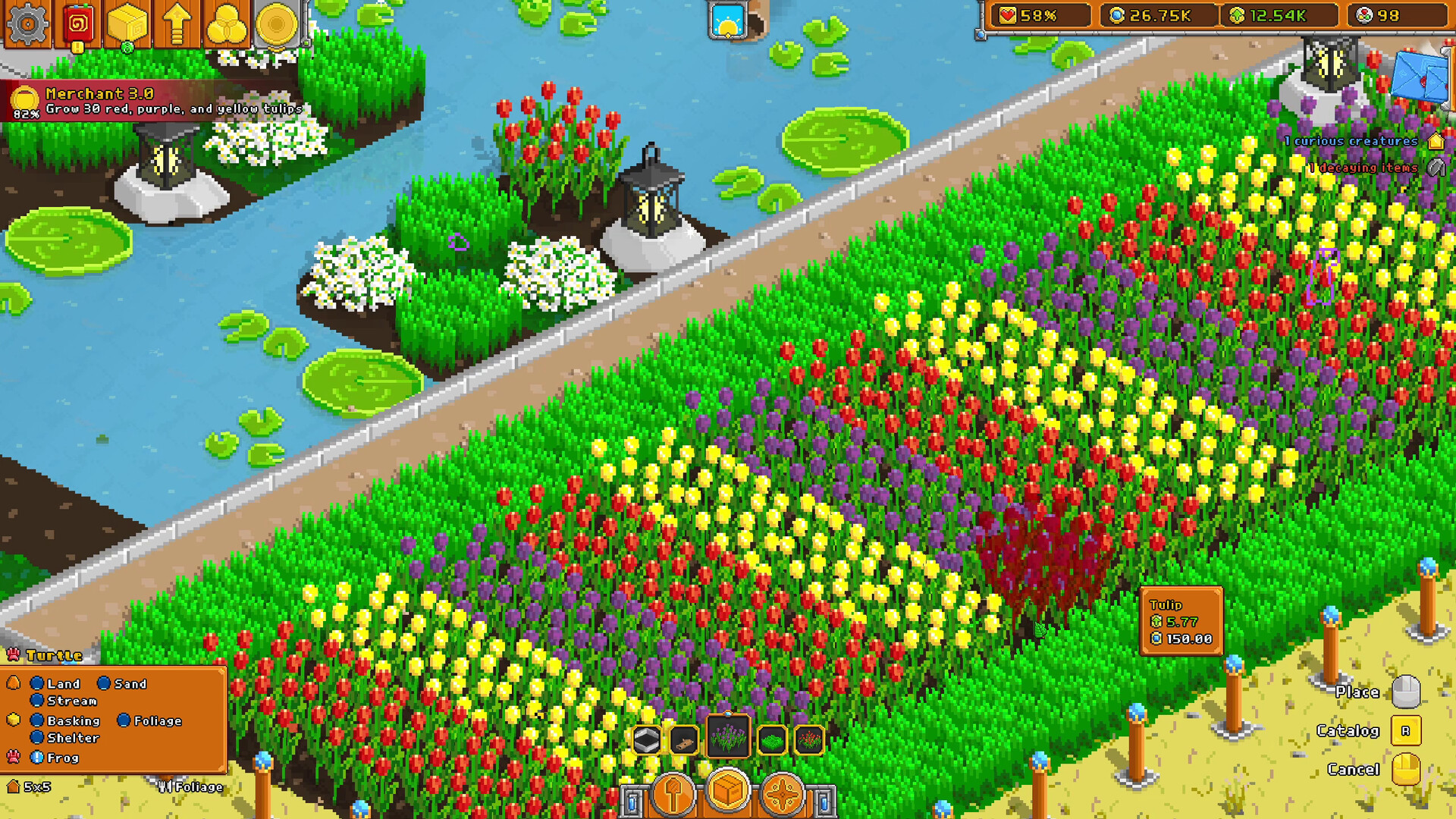Click the Basking requirement circle
Viewport: 1456px width, 819px height.
(x=36, y=720)
